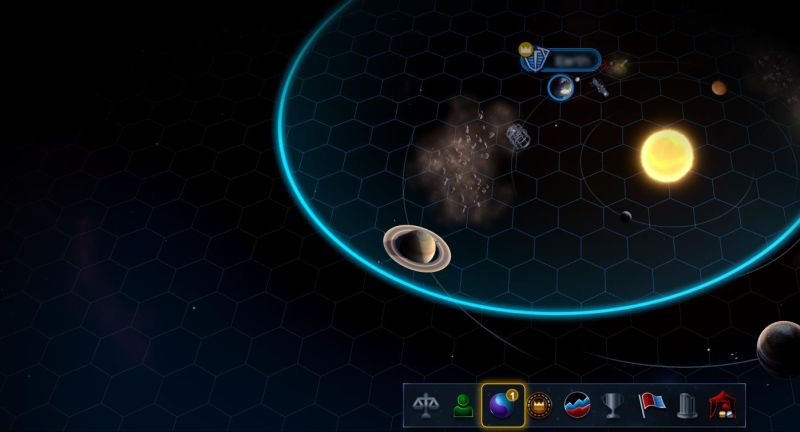The height and width of the screenshot is (432, 800).
Task: Select the highlighted purple planet icon
Action: tap(502, 406)
